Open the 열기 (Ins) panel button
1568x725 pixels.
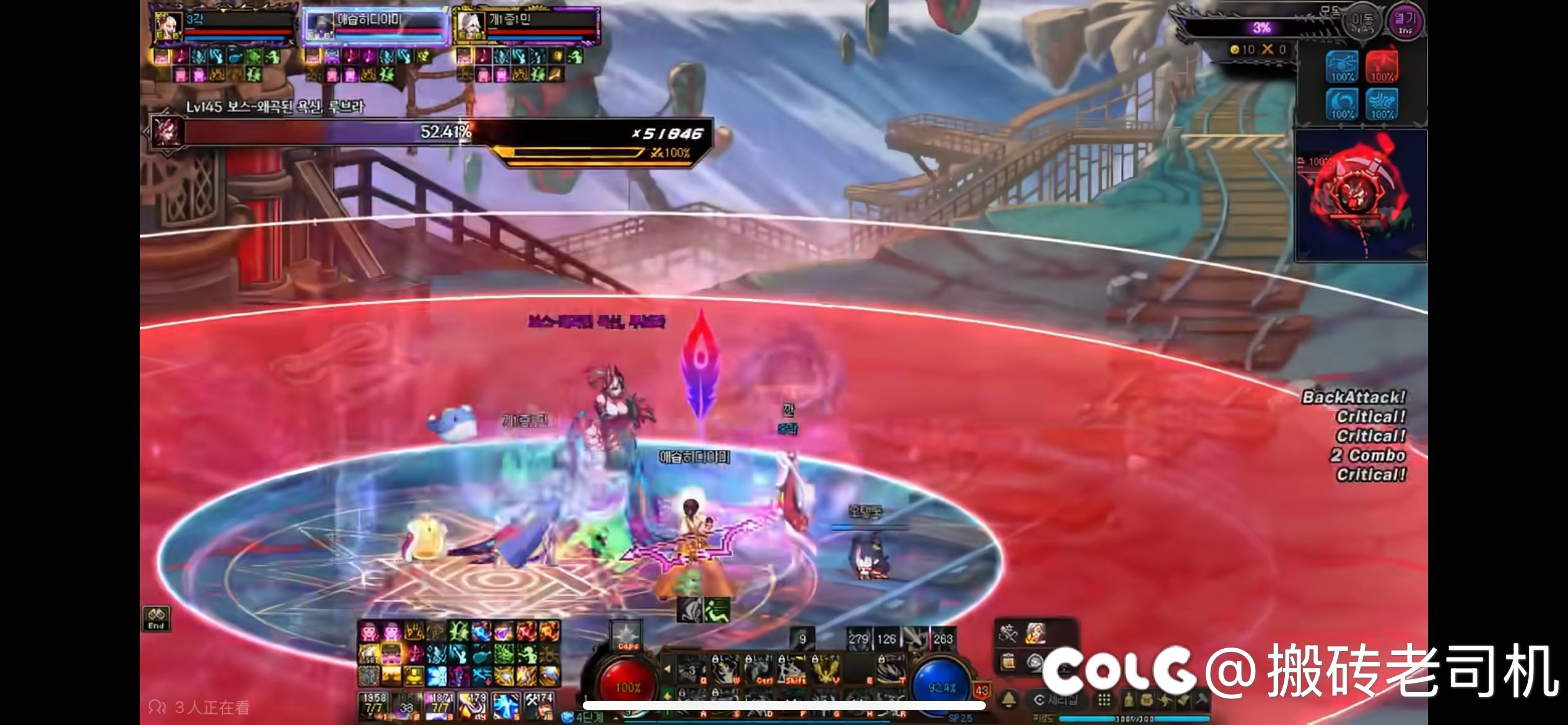click(x=1405, y=22)
